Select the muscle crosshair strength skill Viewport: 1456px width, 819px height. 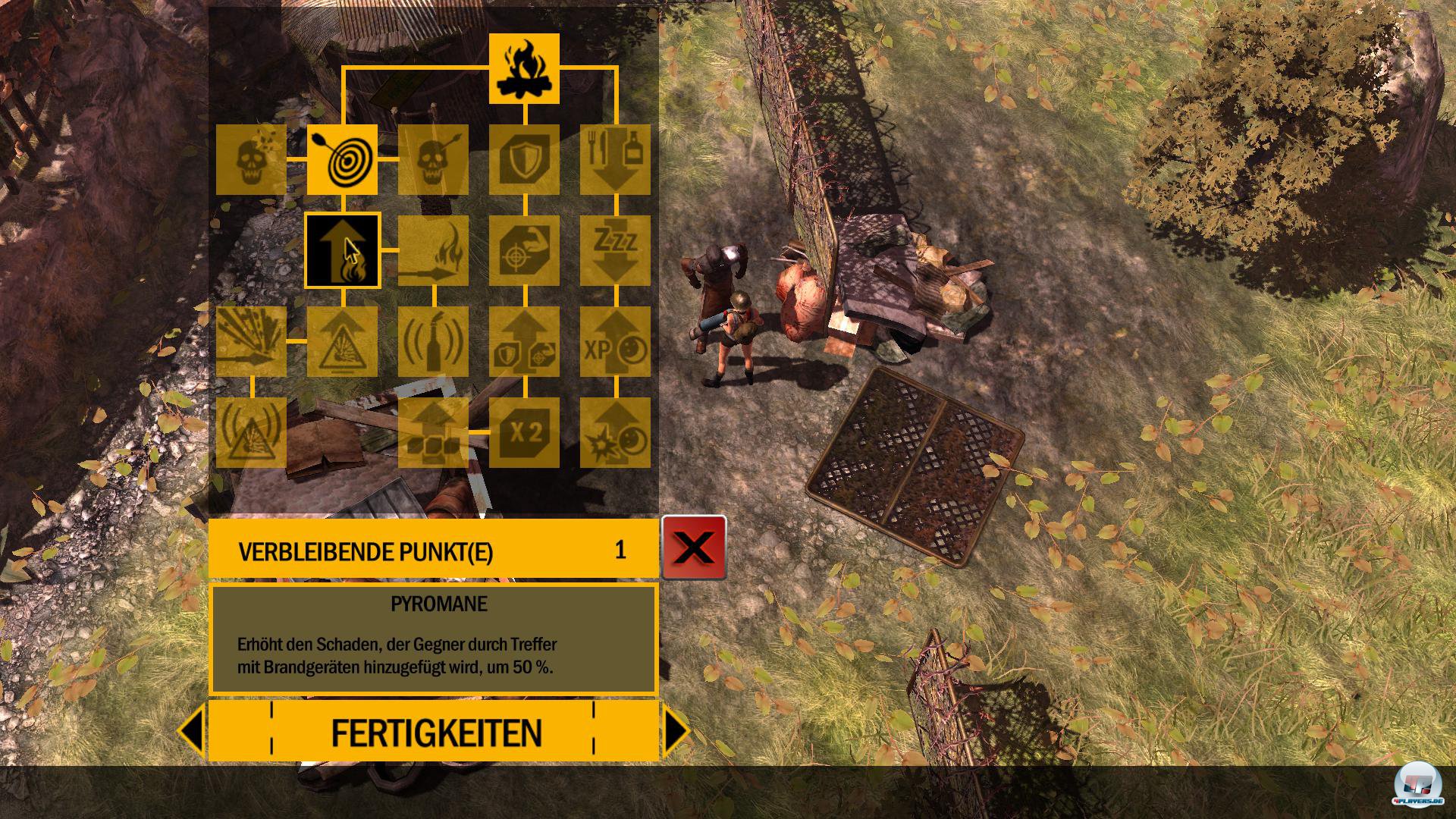(525, 250)
